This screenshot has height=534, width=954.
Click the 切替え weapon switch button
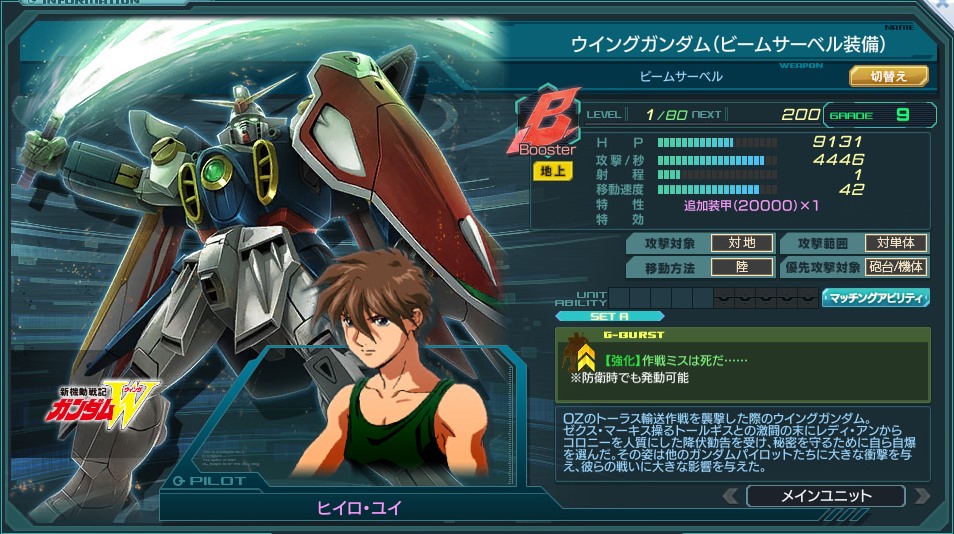[889, 76]
